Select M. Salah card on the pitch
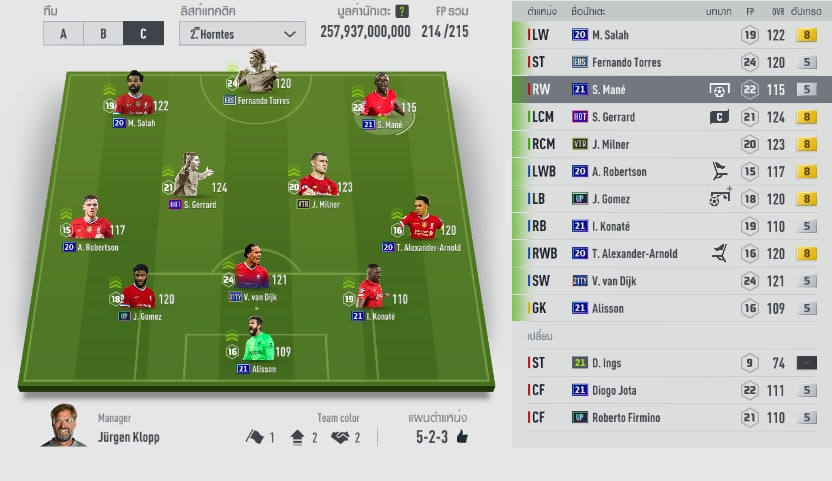This screenshot has height=481, width=832. click(133, 98)
